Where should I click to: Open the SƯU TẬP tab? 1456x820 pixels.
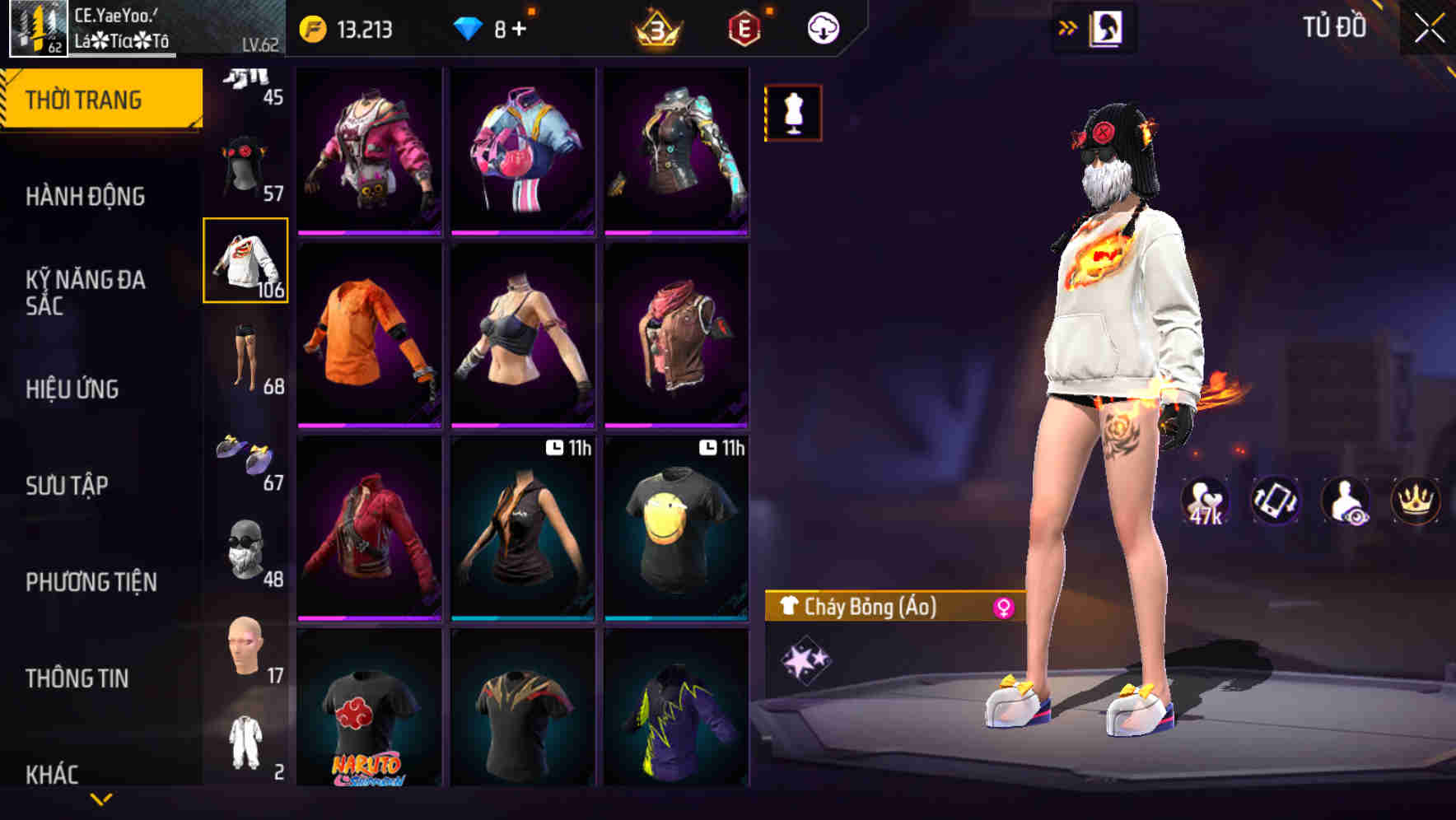68,486
